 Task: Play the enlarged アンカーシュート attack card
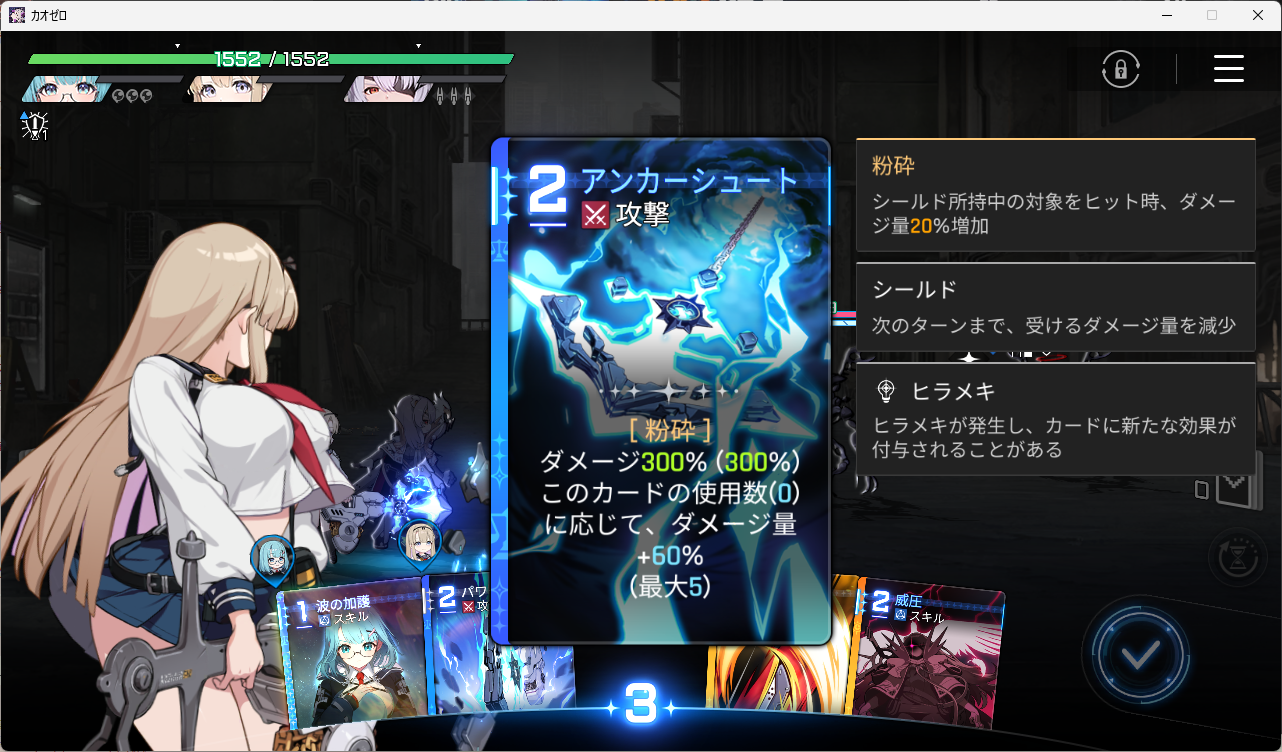[x=662, y=390]
